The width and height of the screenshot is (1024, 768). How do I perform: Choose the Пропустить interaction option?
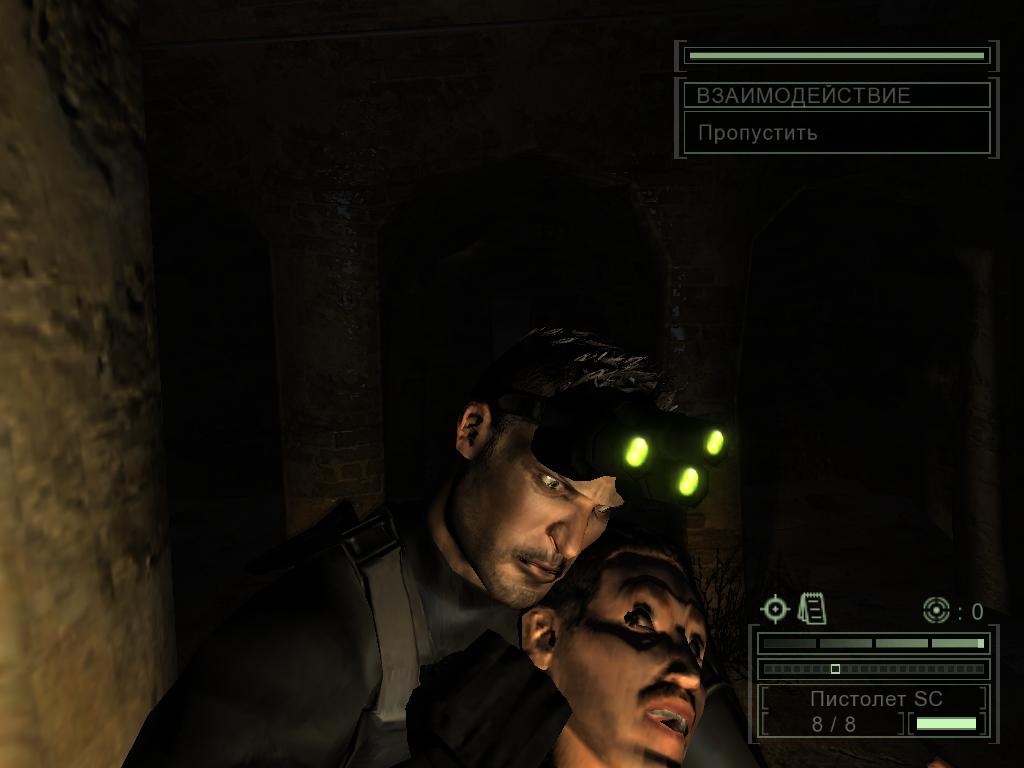tap(757, 133)
